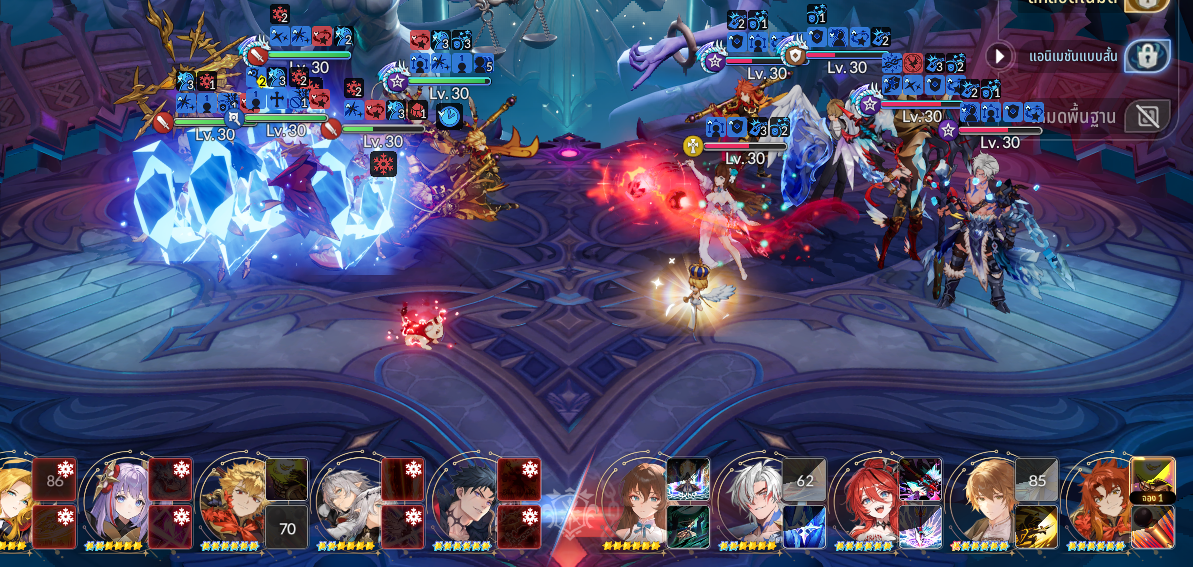Activate the skill on cooldown 62
1193x567 pixels.
click(x=804, y=480)
